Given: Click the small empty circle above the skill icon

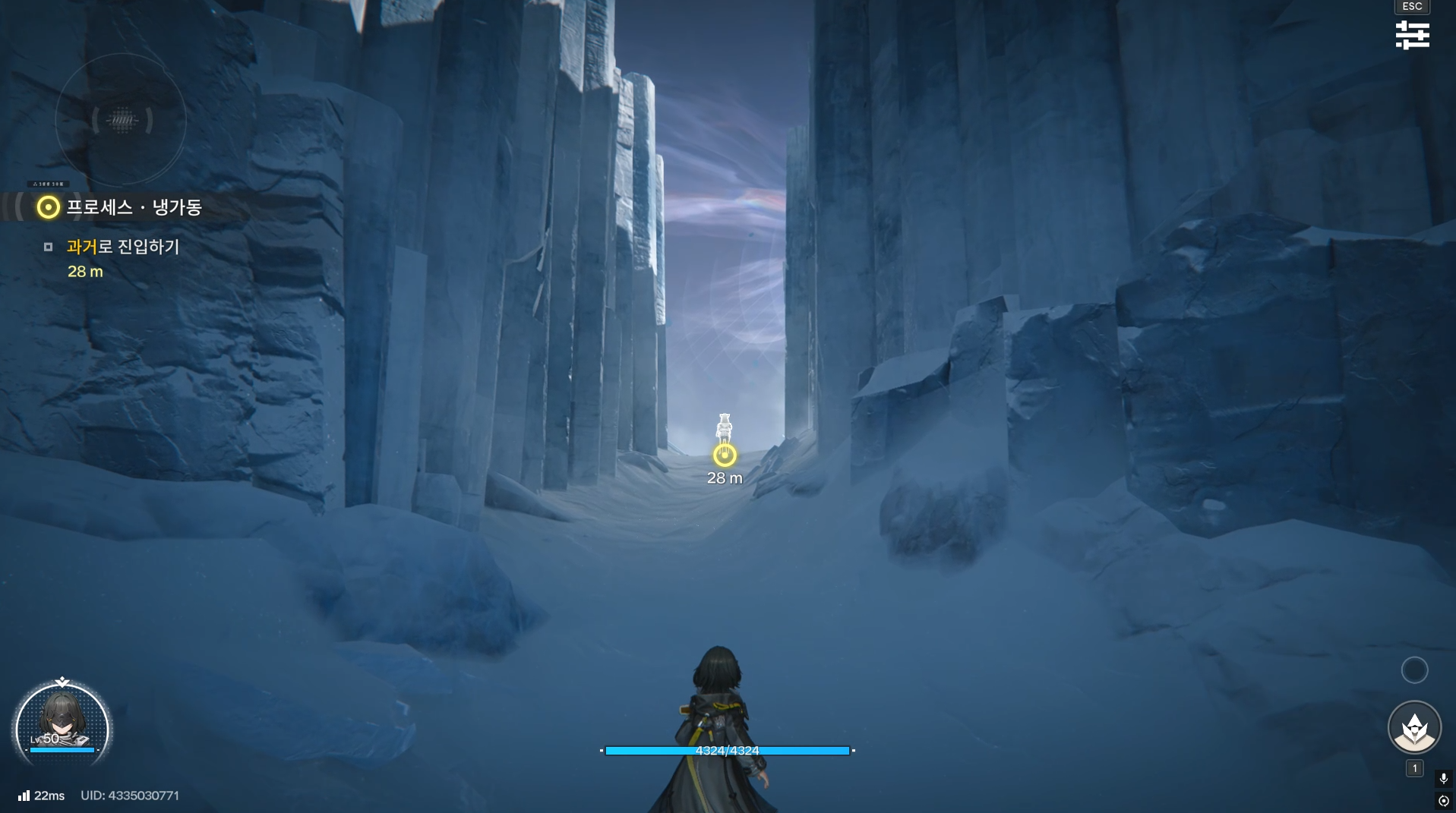Looking at the screenshot, I should click(x=1414, y=670).
